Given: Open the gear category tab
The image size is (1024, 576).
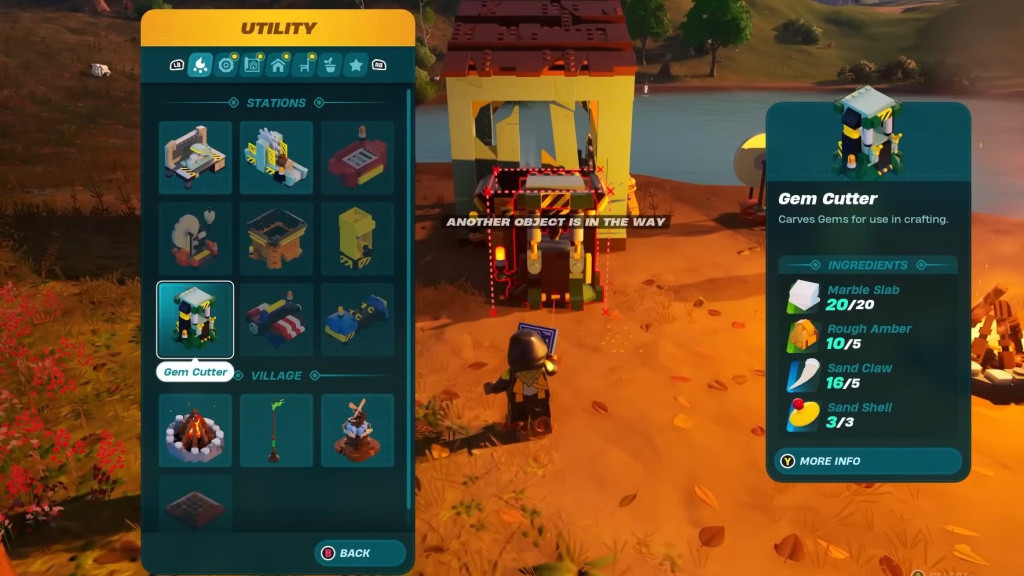Looking at the screenshot, I should (x=226, y=66).
